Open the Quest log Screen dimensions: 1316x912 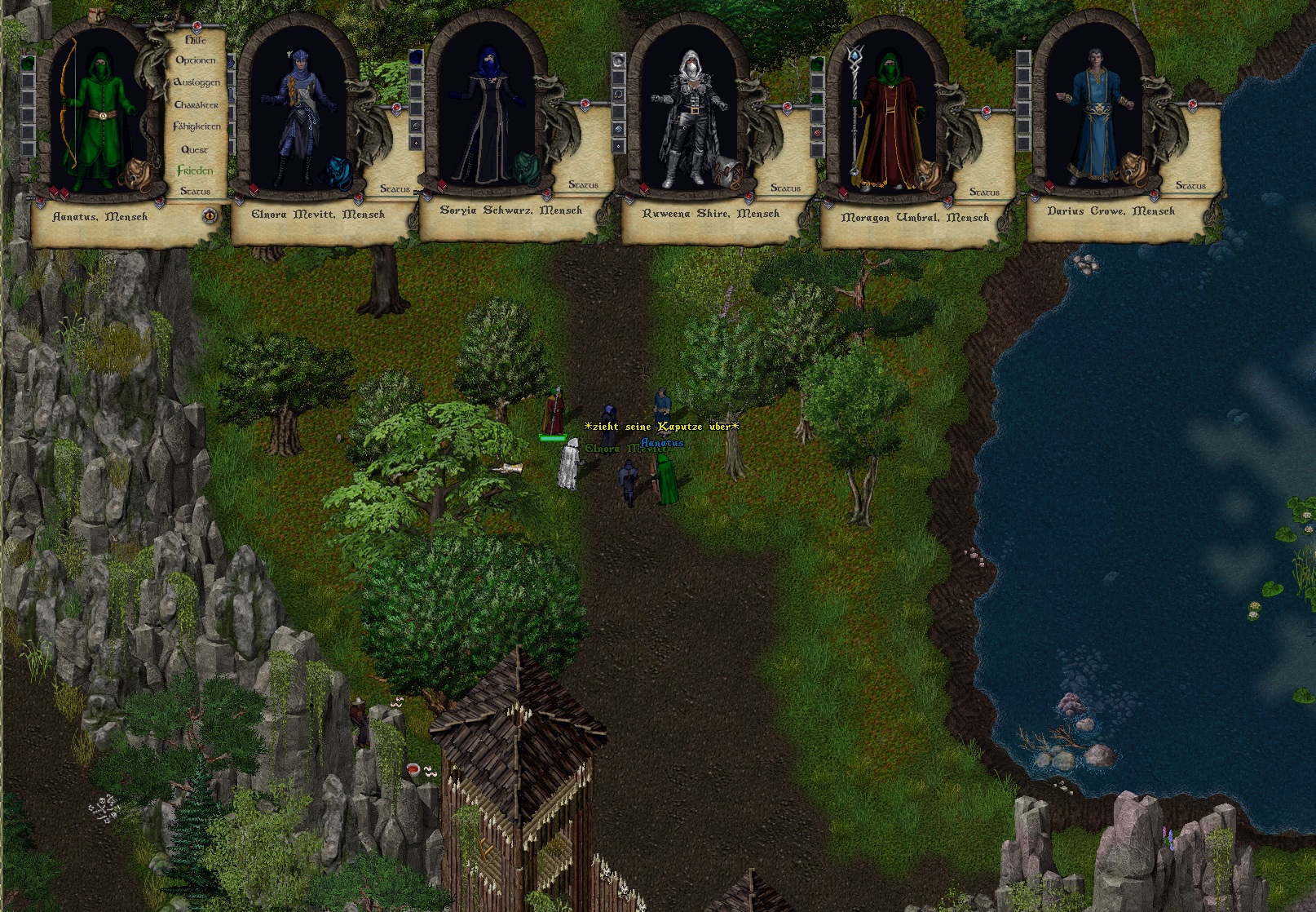(x=195, y=149)
